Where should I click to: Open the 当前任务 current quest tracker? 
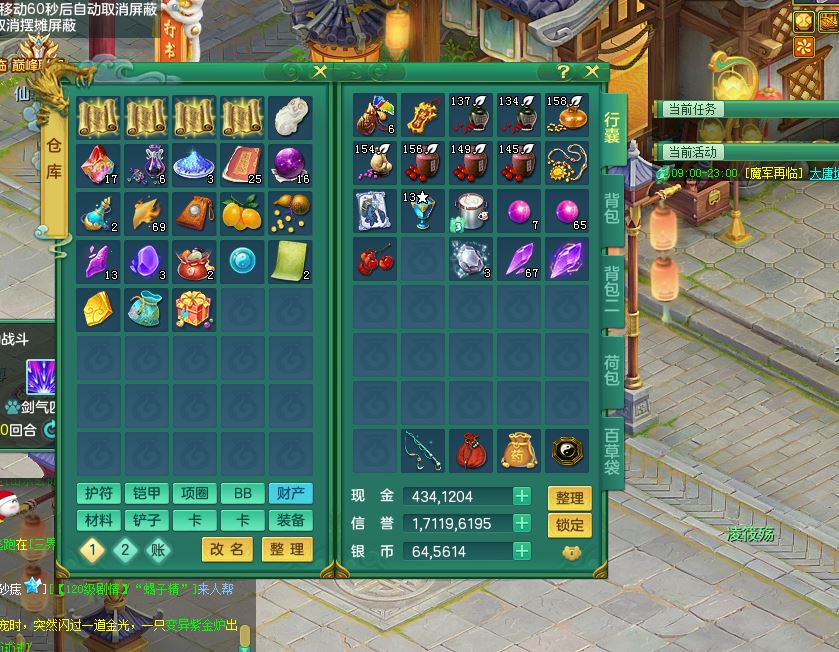[x=694, y=109]
